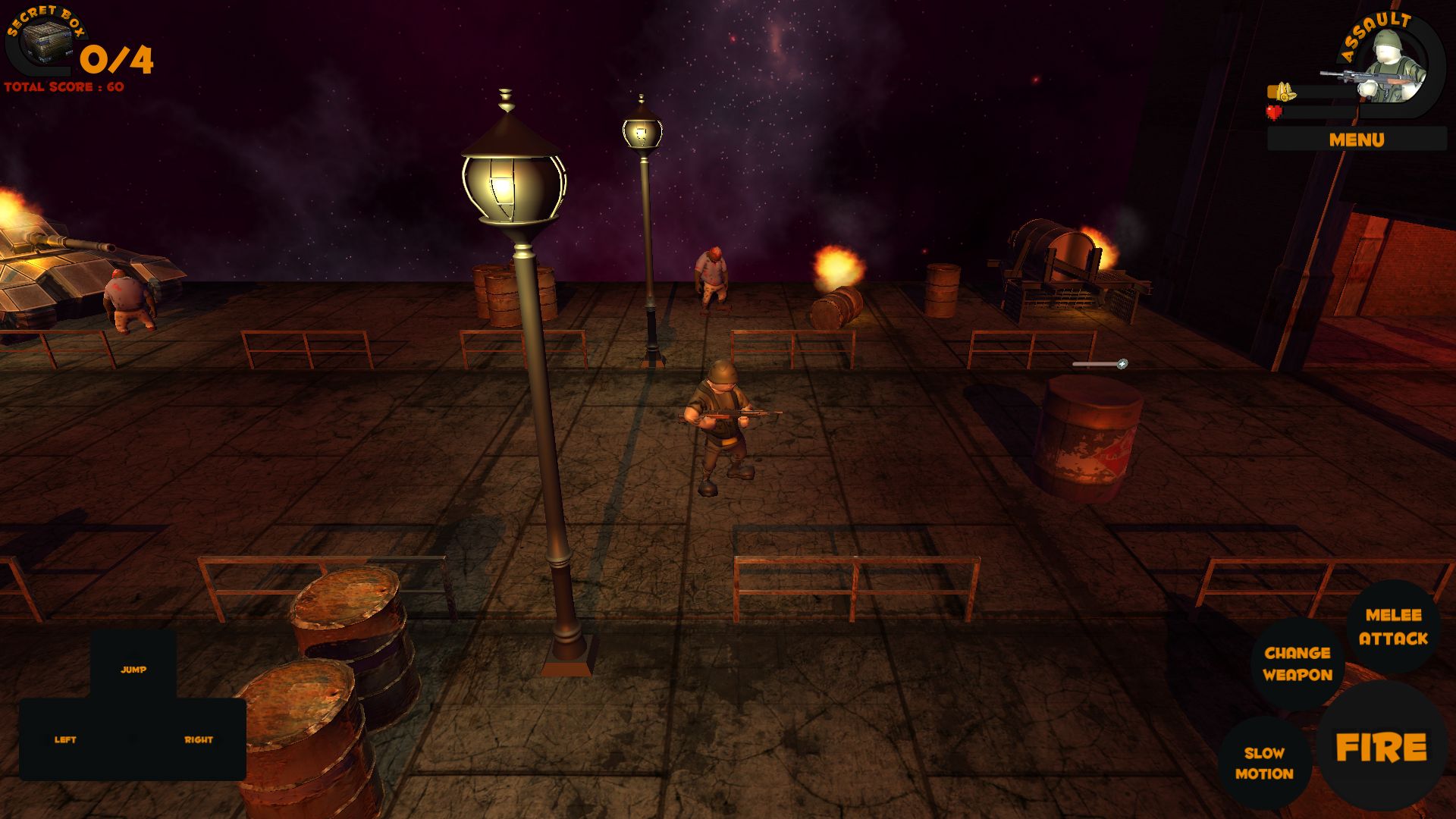
Task: Activate Slow Motion
Action: pos(1264,763)
